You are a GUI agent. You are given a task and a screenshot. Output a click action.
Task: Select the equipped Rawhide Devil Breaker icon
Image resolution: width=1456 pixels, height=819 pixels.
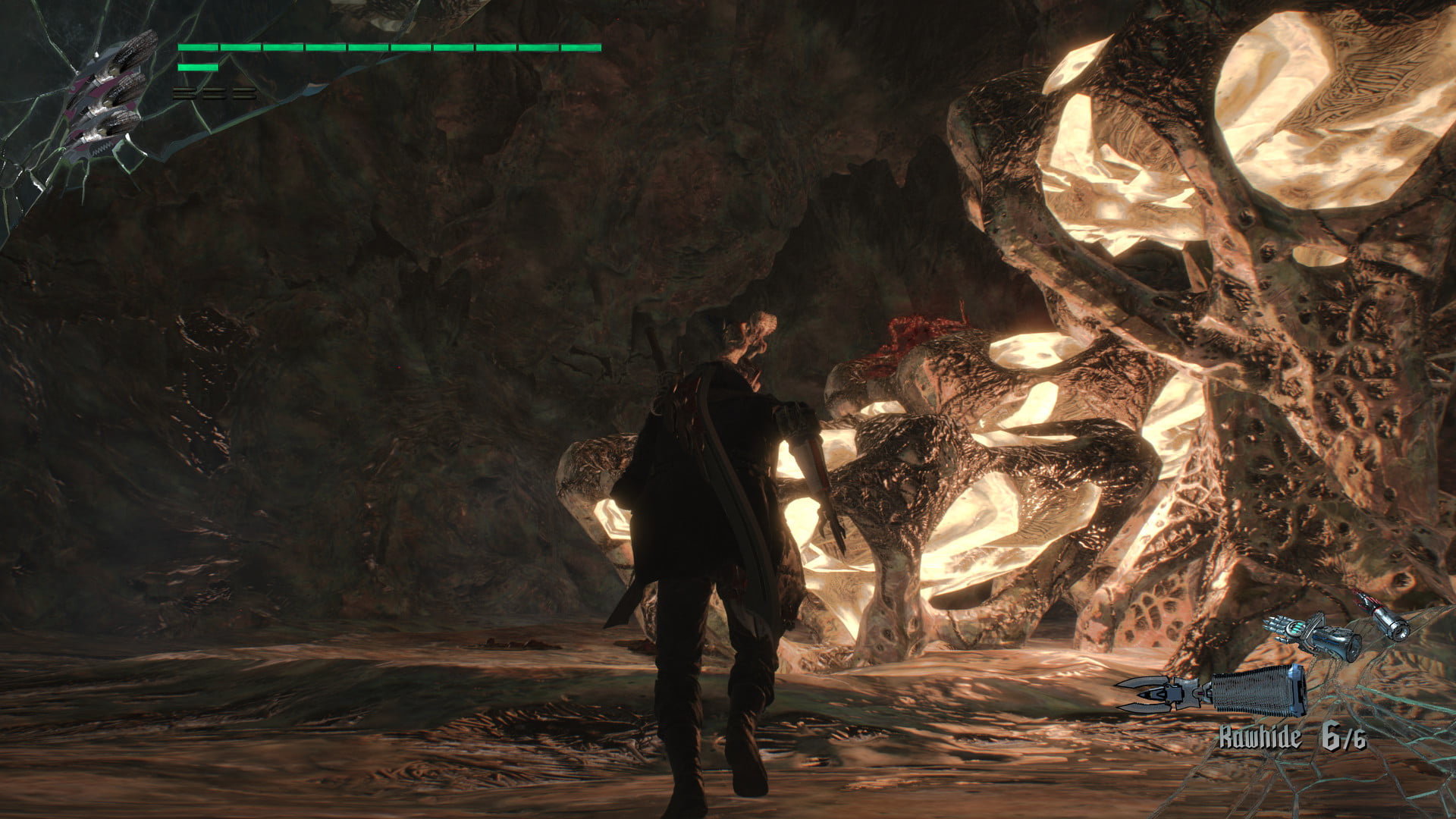coord(1213,691)
